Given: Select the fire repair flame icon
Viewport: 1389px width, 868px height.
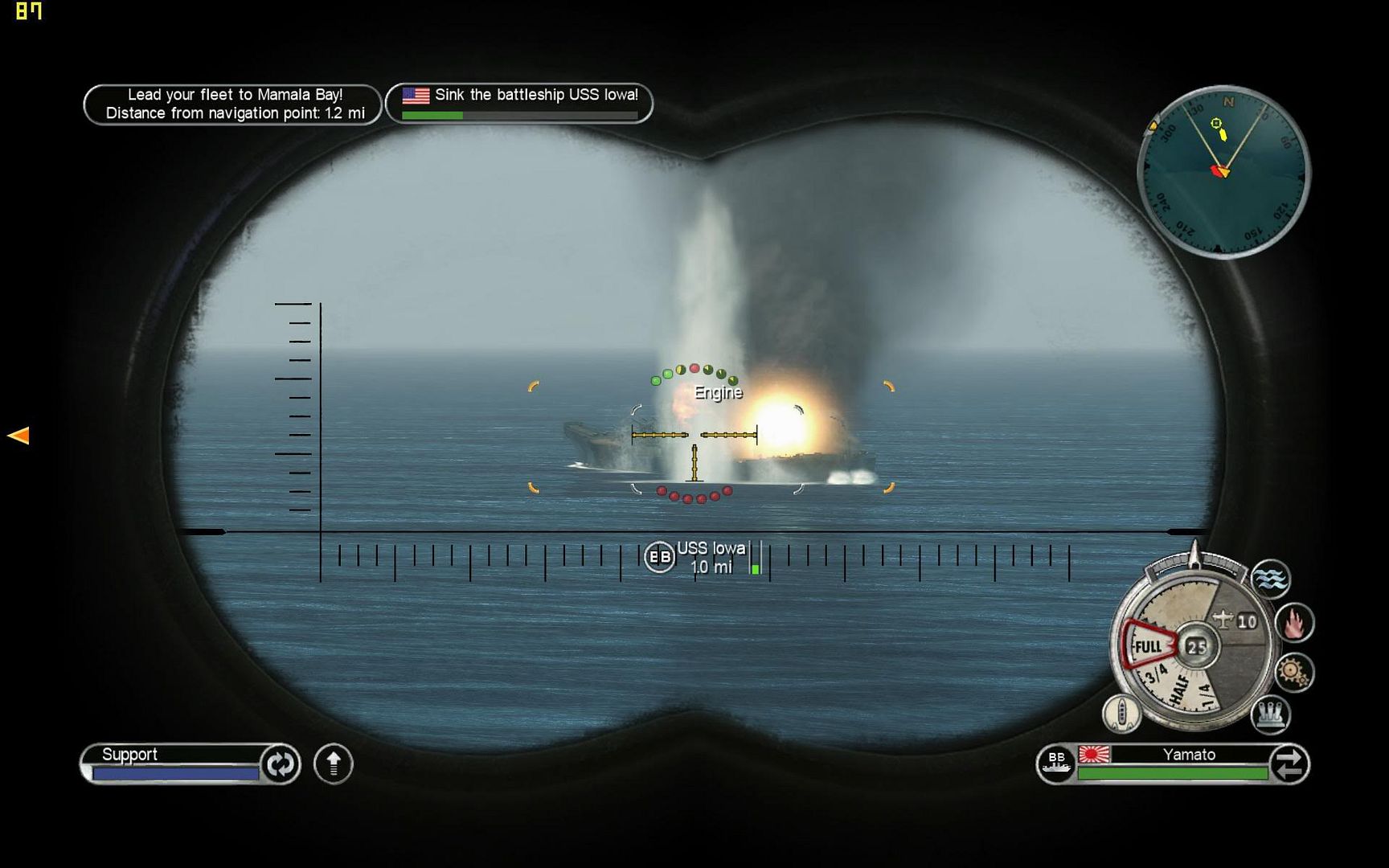Looking at the screenshot, I should (x=1294, y=623).
